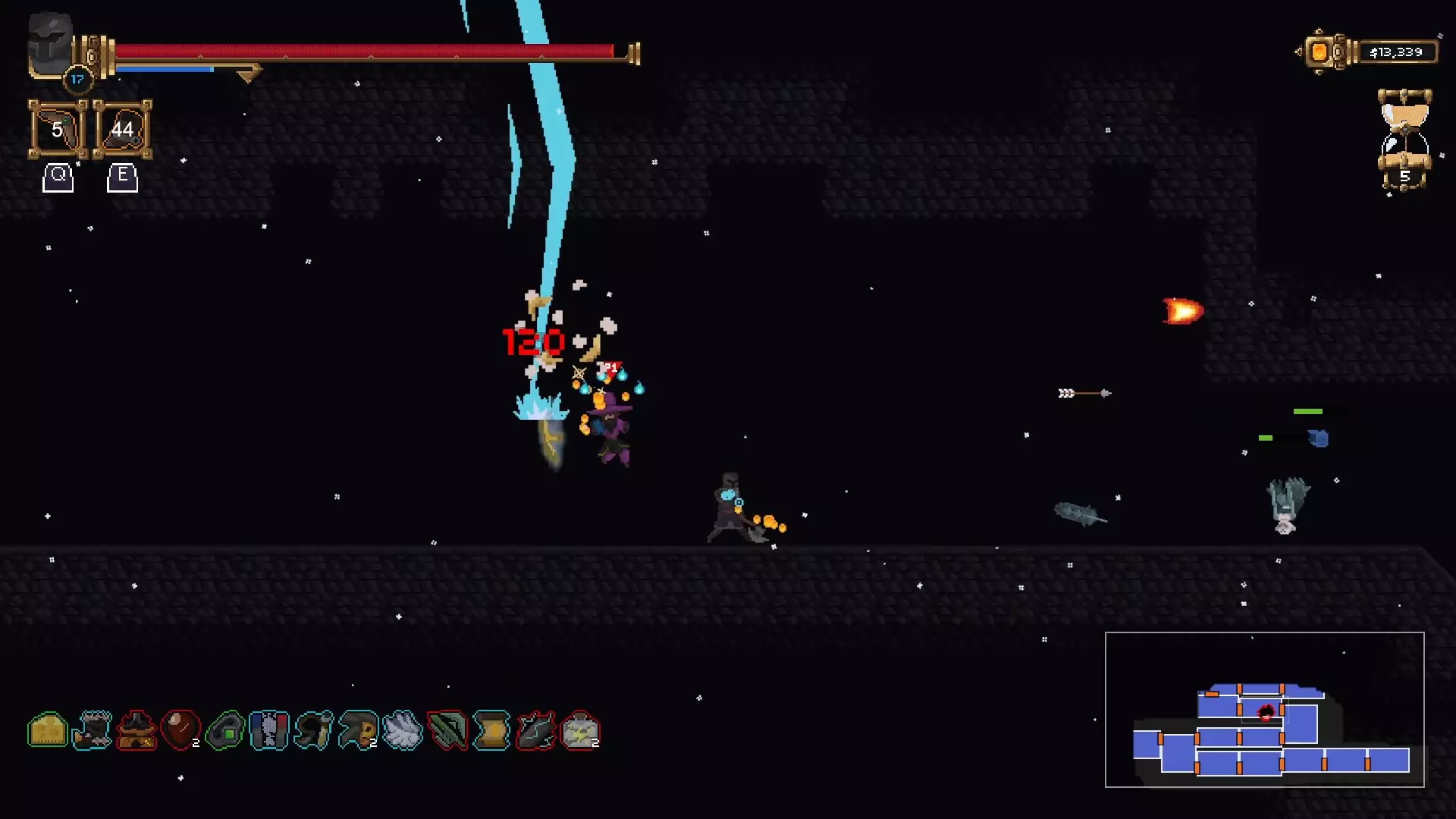Select the yellow cheese wedge item

(48, 730)
